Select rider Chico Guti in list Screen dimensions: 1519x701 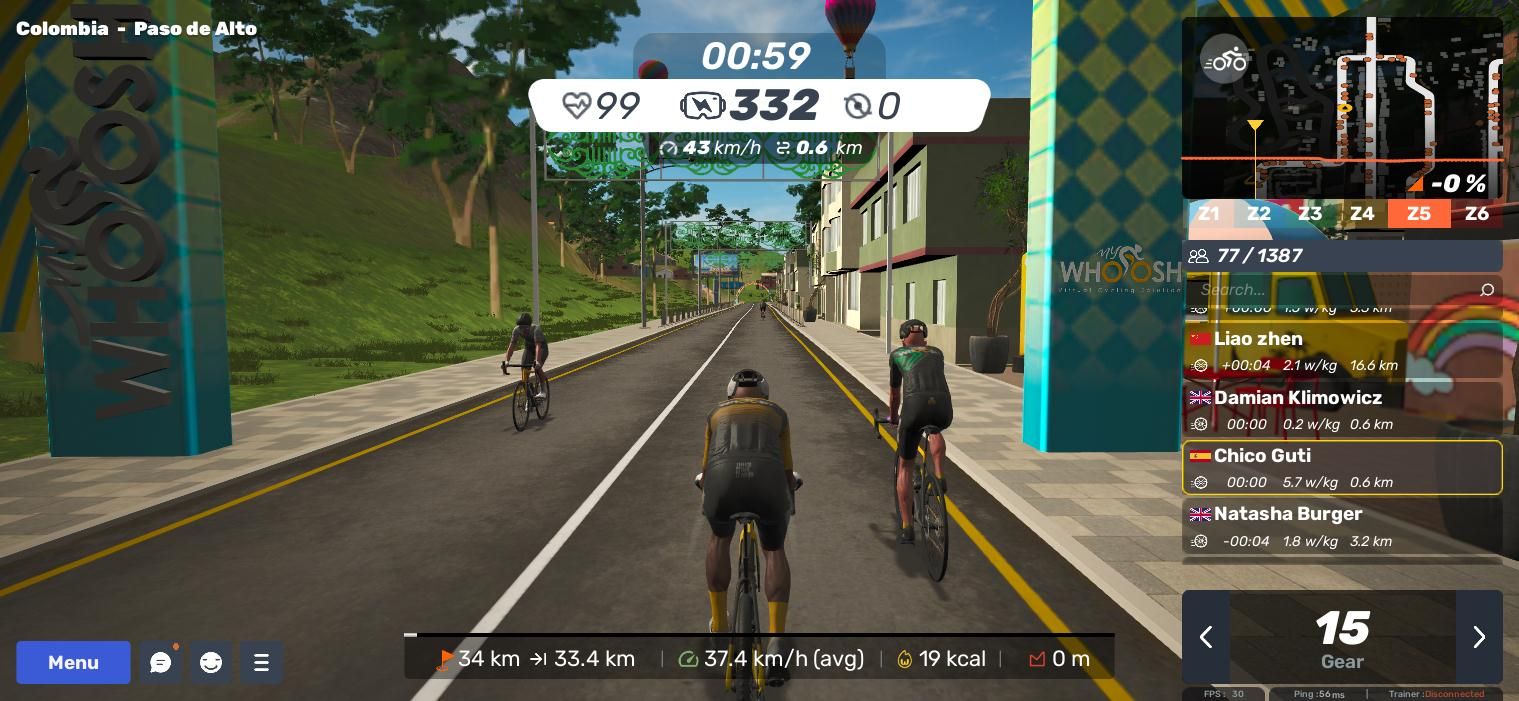coord(1342,468)
